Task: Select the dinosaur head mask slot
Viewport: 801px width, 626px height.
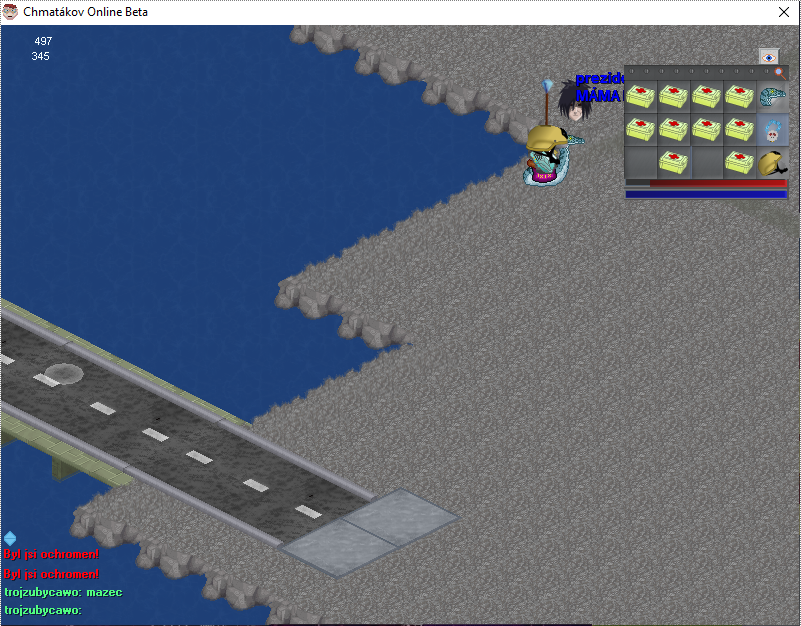Action: click(773, 98)
